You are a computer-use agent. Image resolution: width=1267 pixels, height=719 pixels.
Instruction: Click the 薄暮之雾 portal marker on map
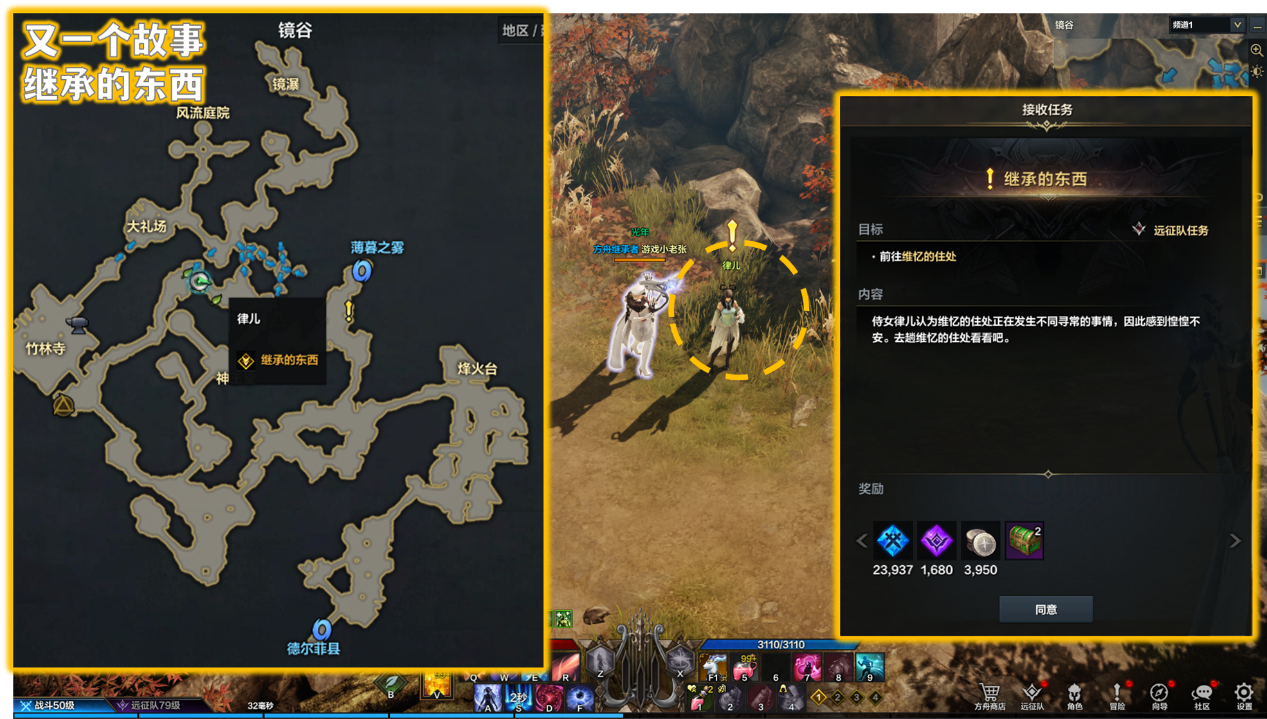[x=362, y=270]
